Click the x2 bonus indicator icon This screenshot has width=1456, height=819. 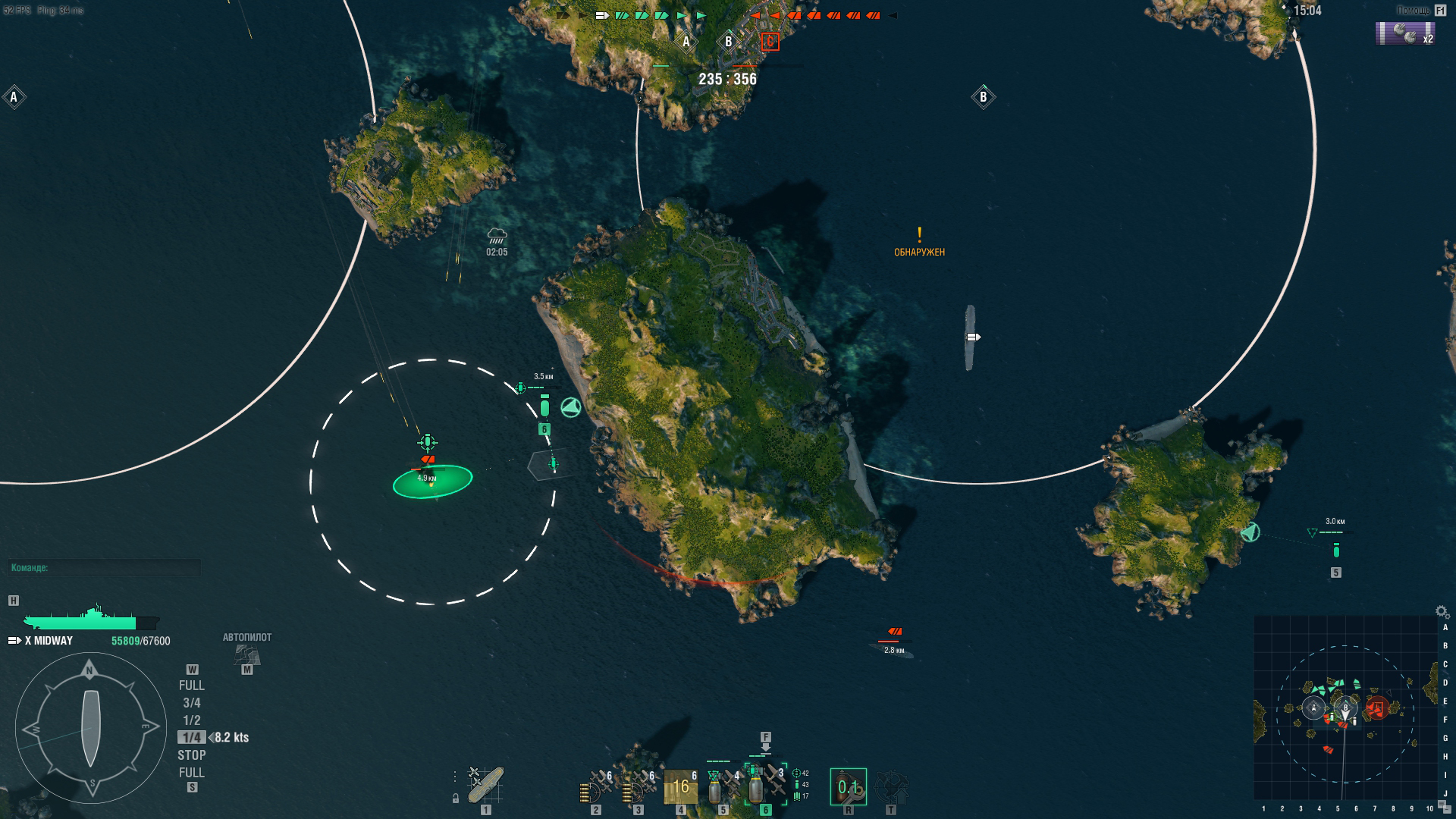1404,34
